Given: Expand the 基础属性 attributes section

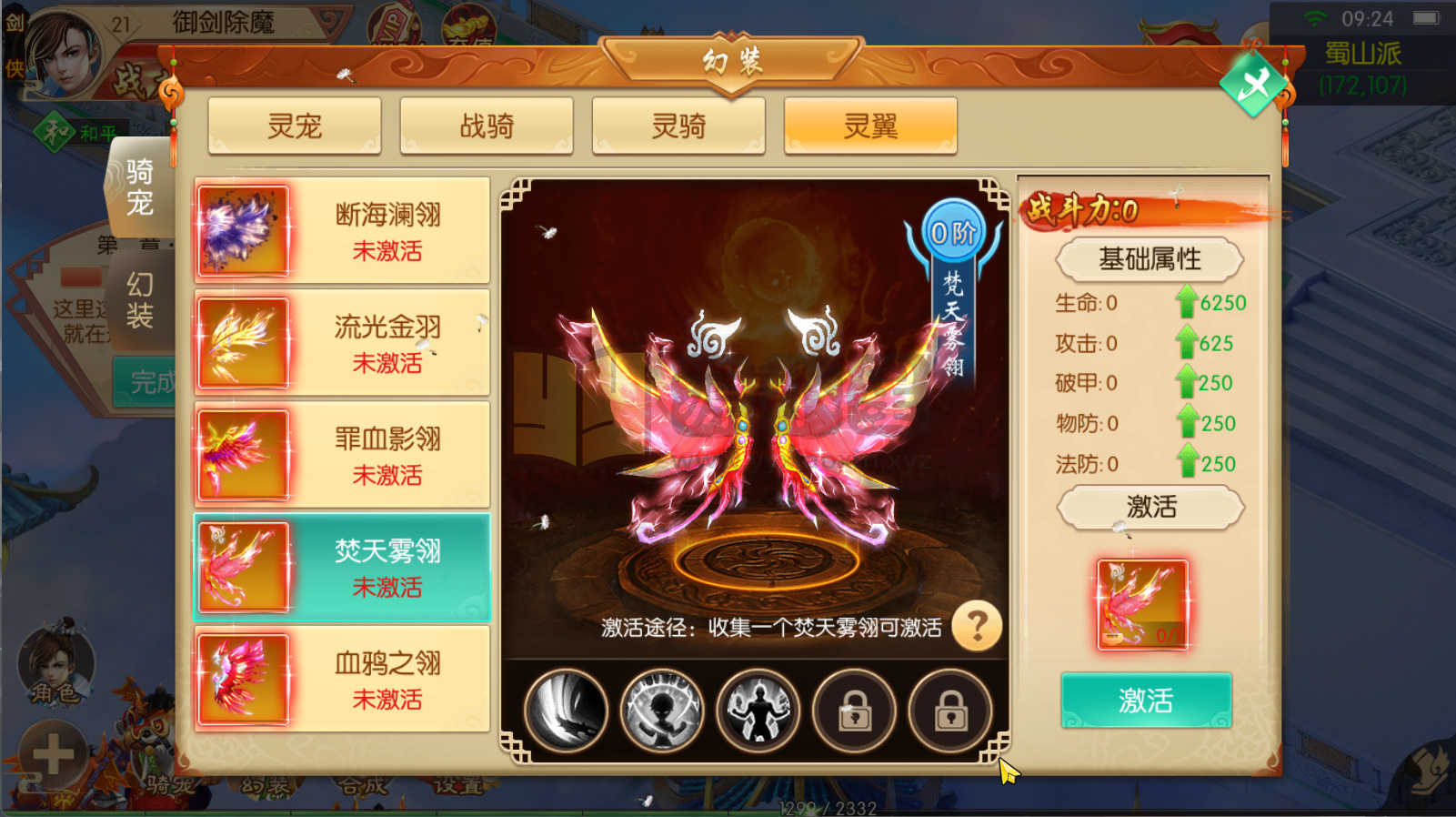Looking at the screenshot, I should click(1149, 259).
